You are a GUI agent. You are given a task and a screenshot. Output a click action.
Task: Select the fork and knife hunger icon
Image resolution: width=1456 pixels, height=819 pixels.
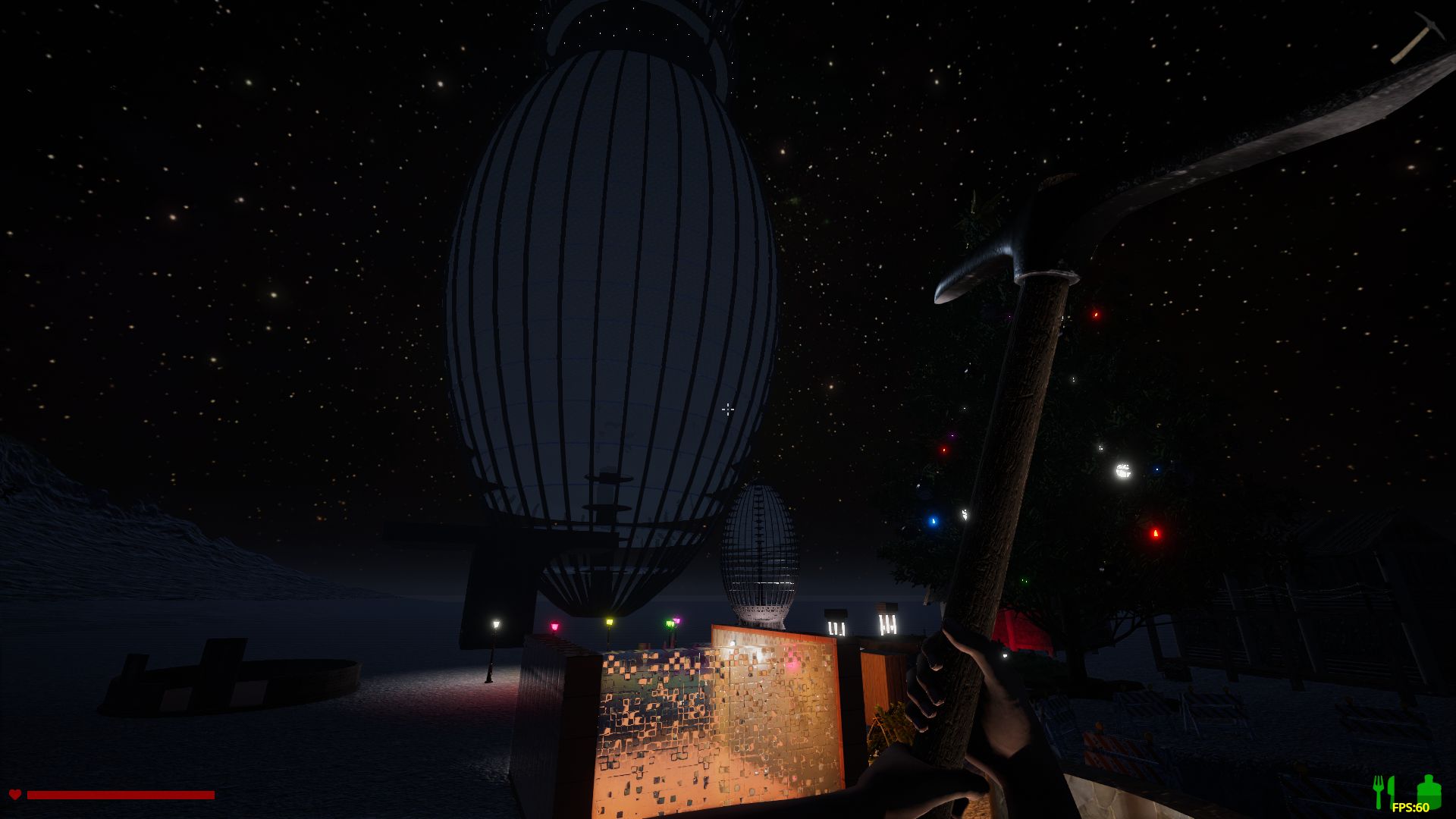coord(1384,791)
